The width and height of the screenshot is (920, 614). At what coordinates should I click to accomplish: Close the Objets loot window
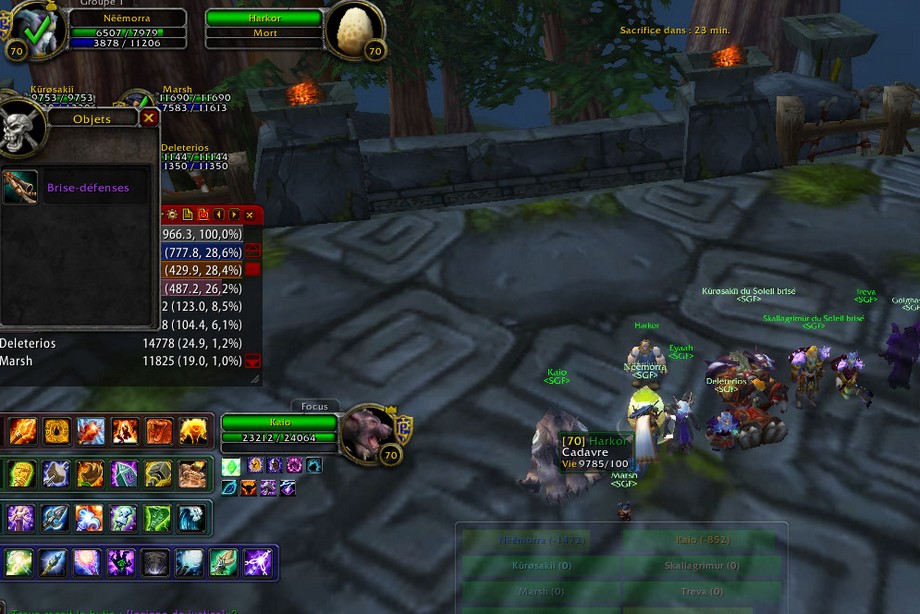[149, 118]
